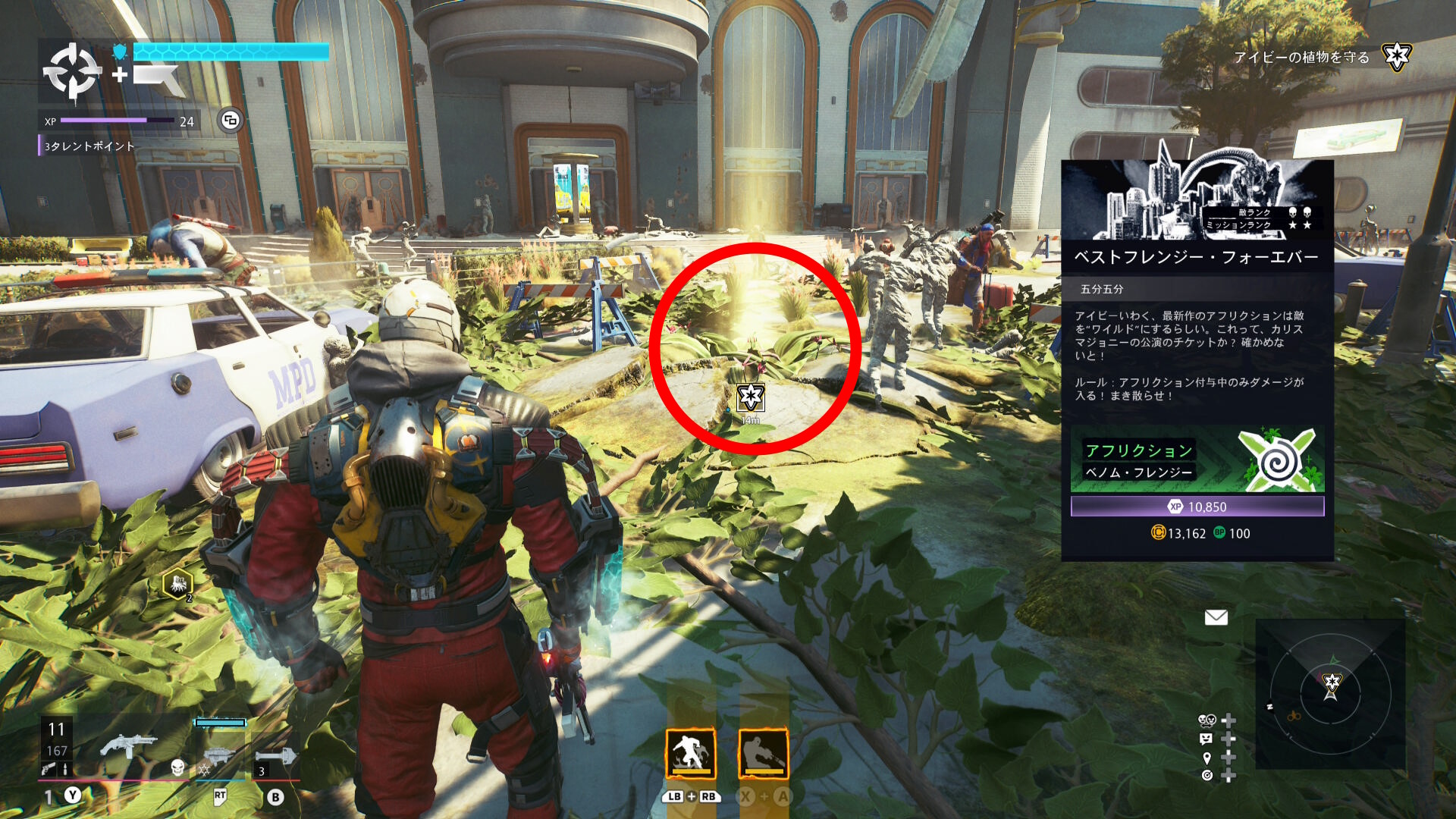
Task: Select the character swap quick-command icon
Action: point(1207,720)
